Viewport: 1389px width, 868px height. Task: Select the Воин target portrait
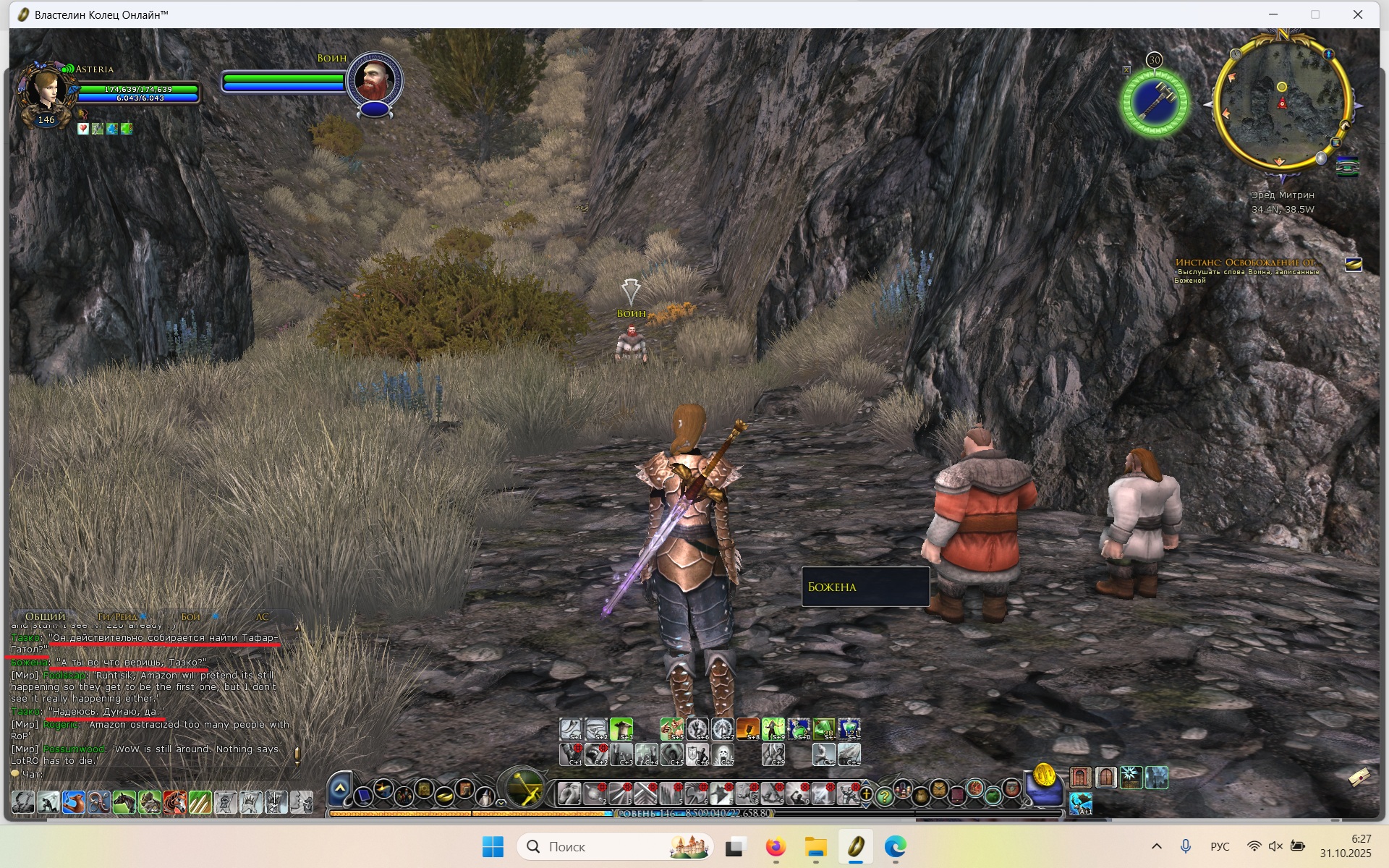pyautogui.click(x=374, y=81)
